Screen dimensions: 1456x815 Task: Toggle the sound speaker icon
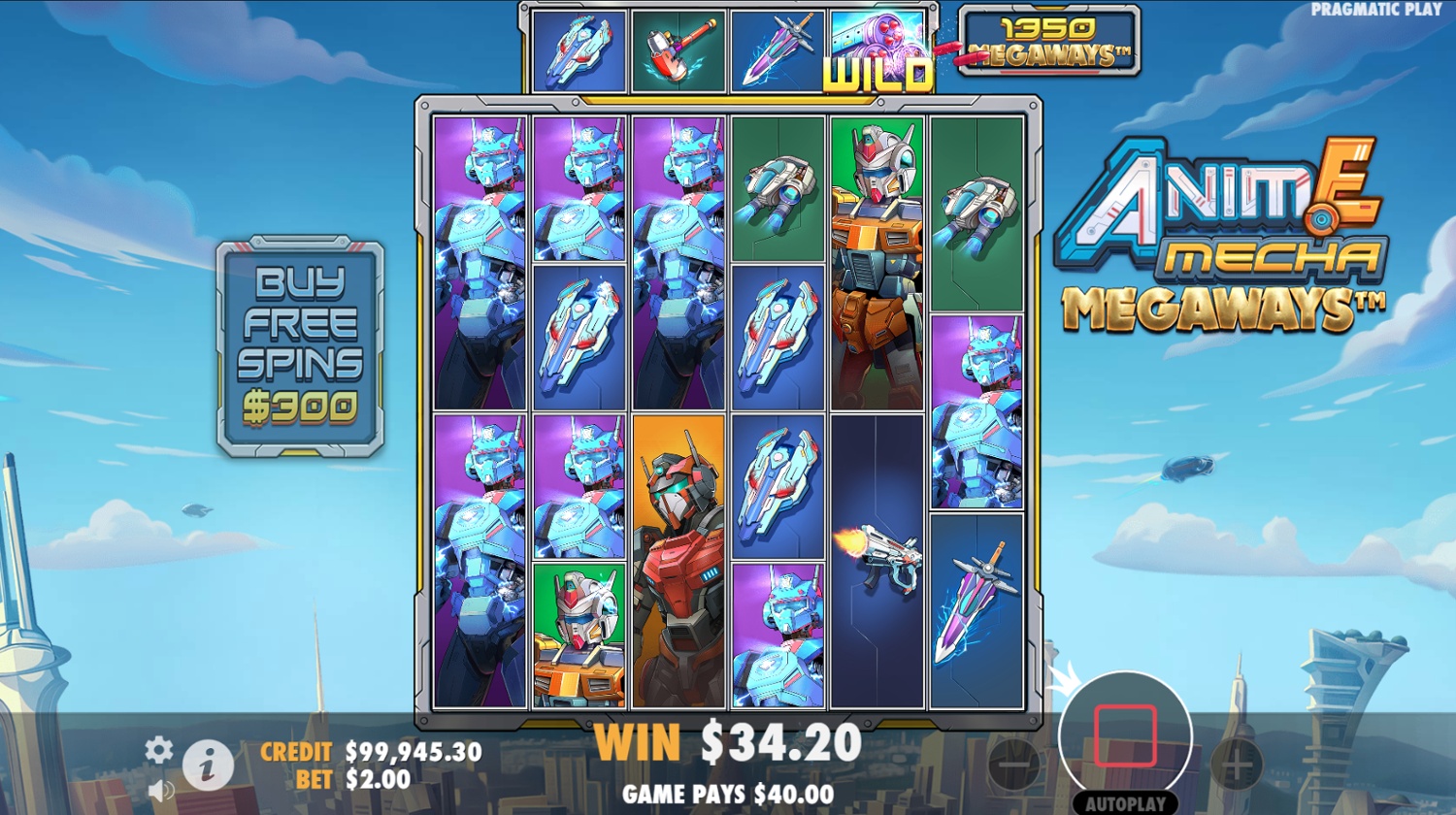(x=162, y=791)
